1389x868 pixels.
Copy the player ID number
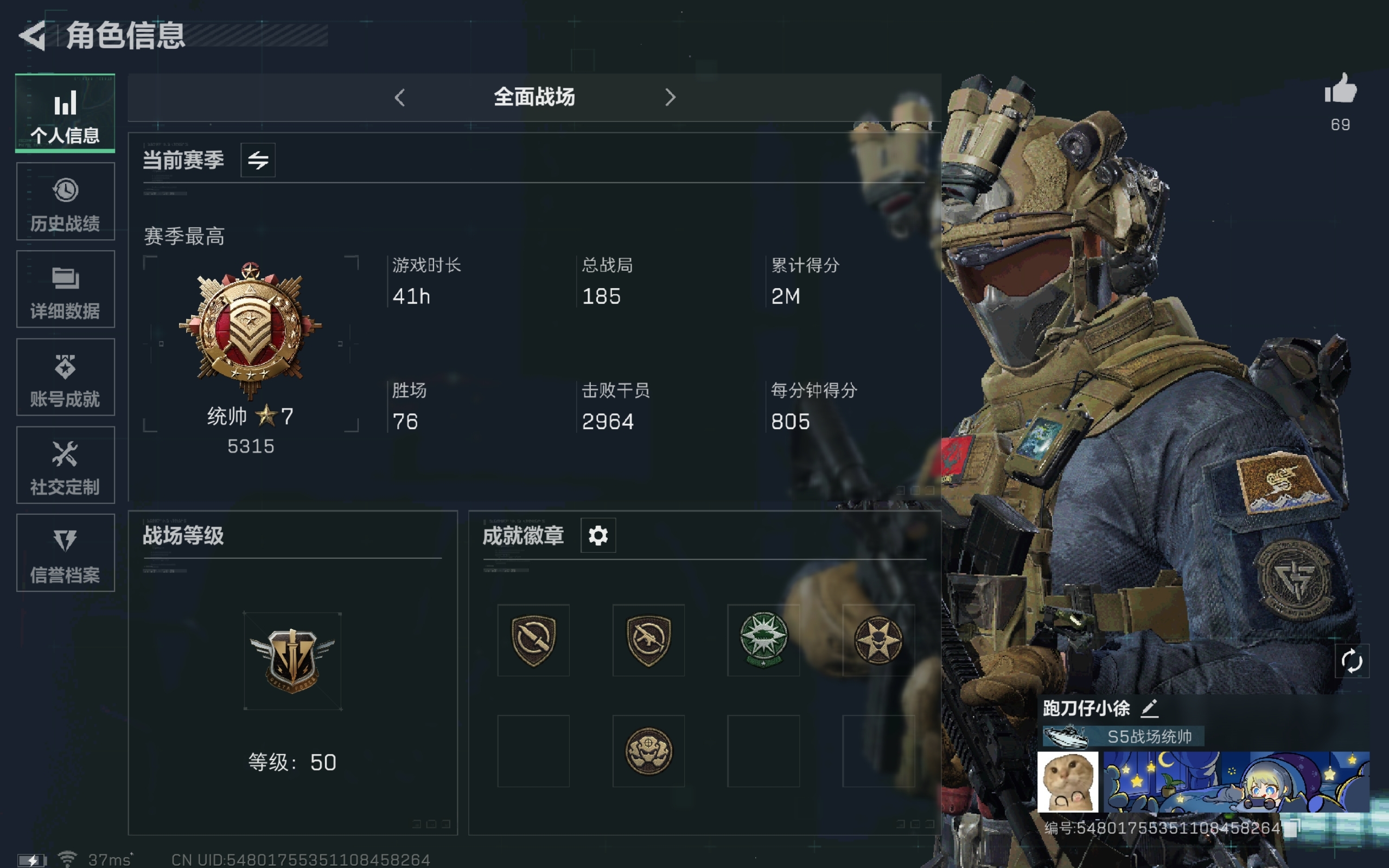coord(1291,828)
